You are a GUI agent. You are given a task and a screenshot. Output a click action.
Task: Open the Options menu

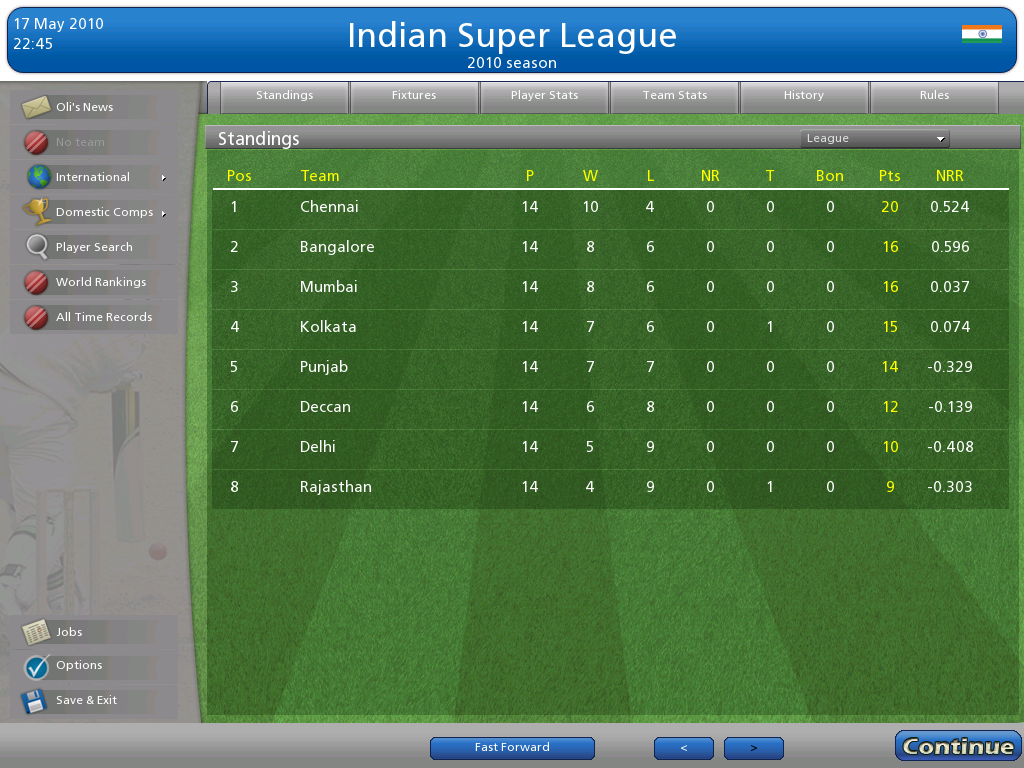coord(78,665)
